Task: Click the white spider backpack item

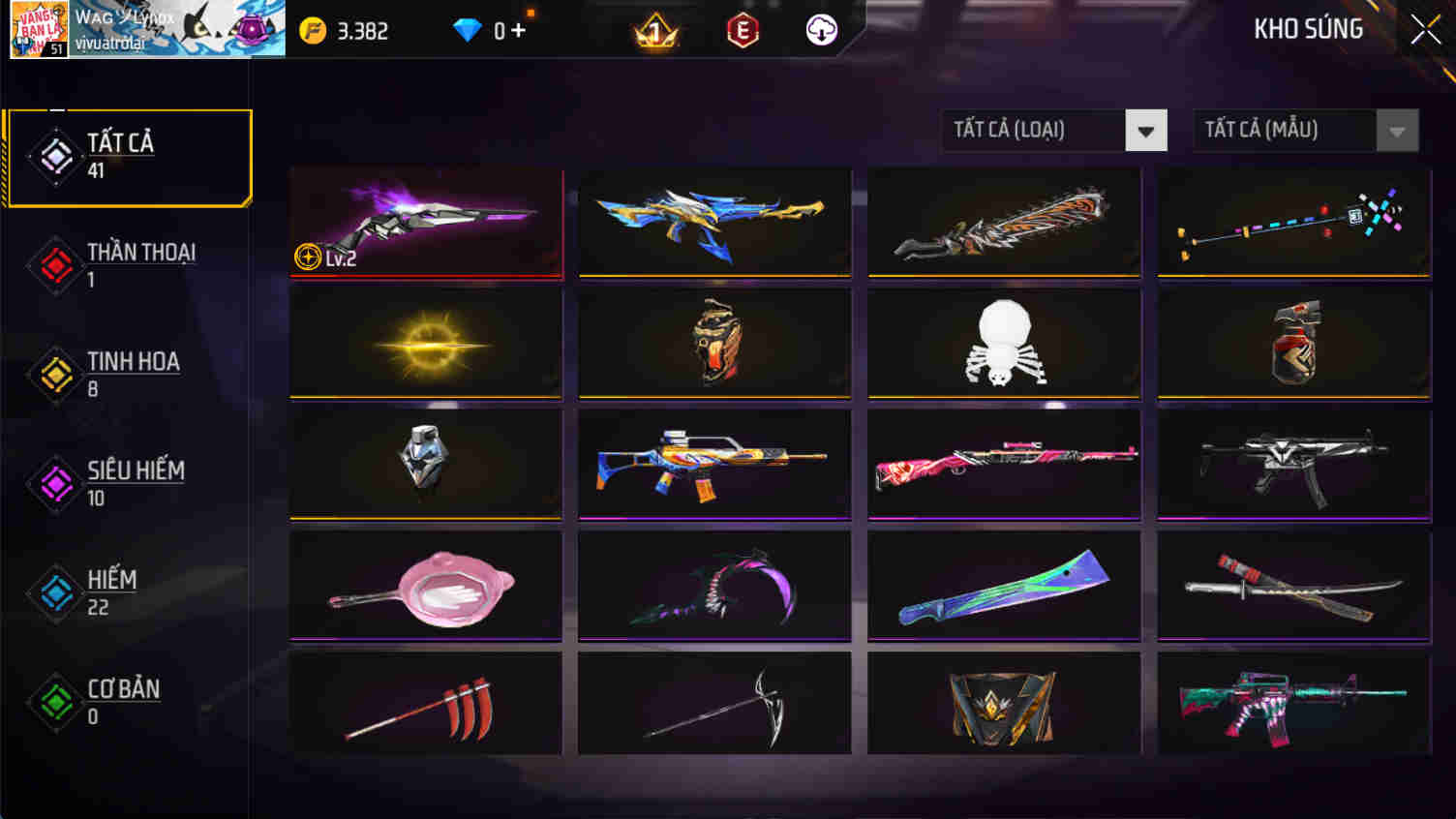Action: [x=1003, y=344]
